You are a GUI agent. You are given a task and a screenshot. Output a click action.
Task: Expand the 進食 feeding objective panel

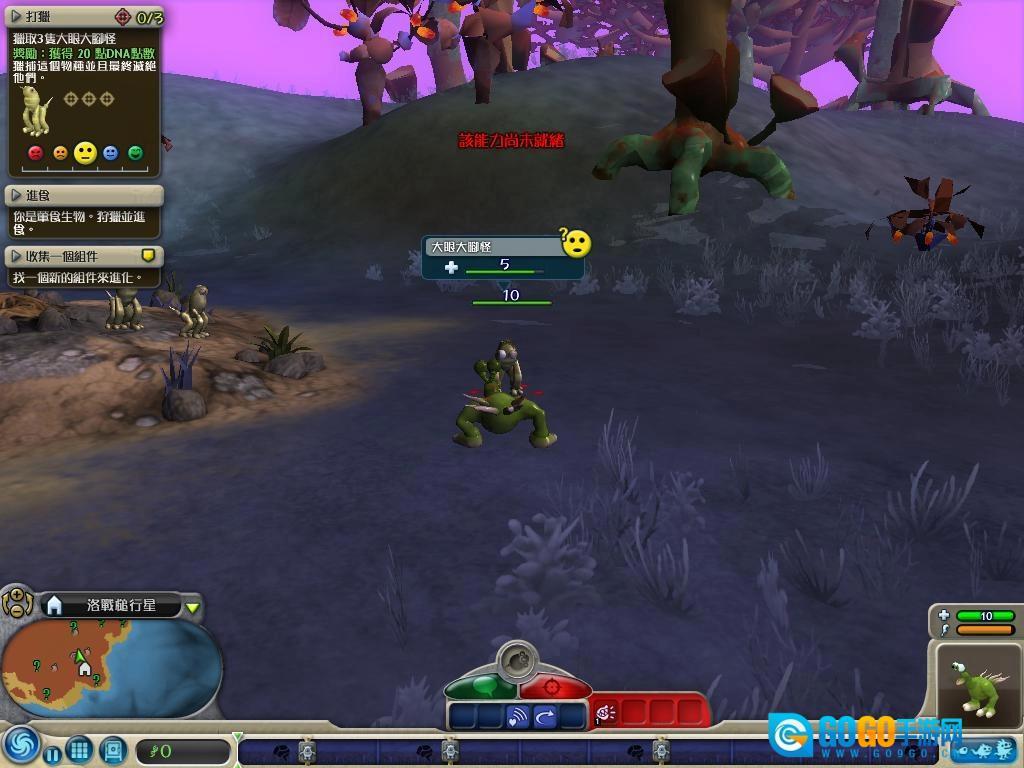pyautogui.click(x=15, y=195)
